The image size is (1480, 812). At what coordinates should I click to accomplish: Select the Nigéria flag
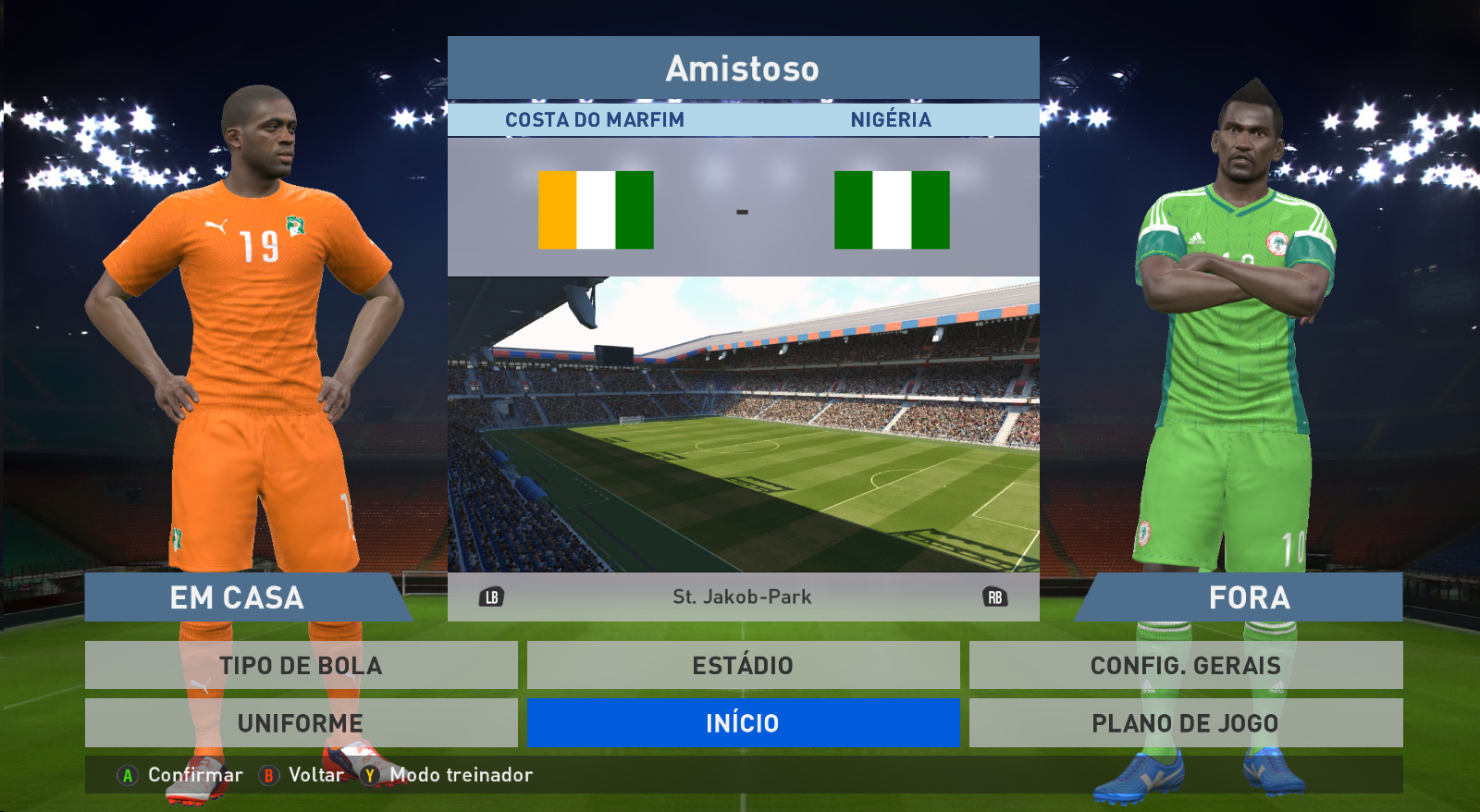coord(892,210)
